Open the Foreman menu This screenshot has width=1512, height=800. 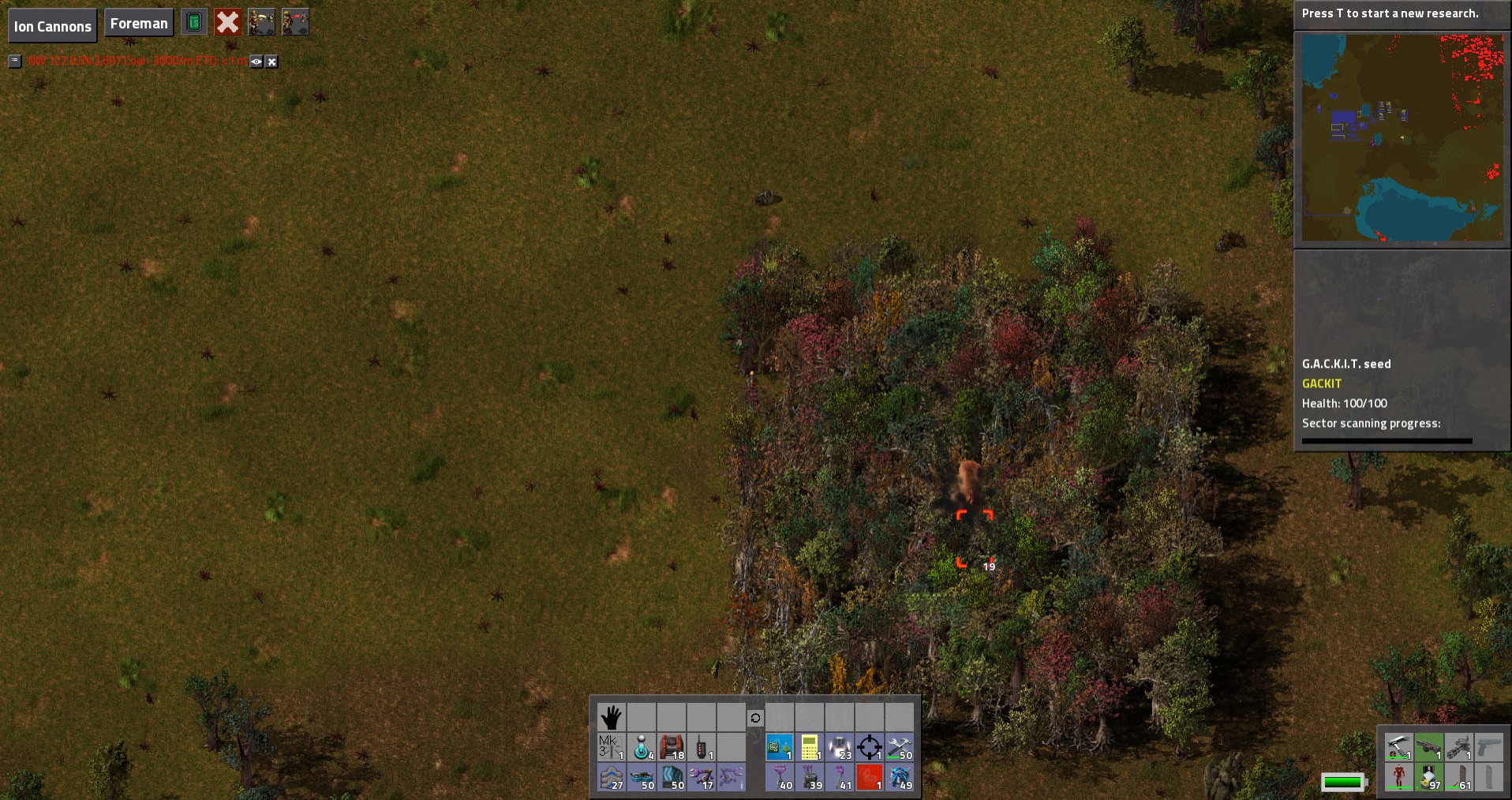pos(139,24)
